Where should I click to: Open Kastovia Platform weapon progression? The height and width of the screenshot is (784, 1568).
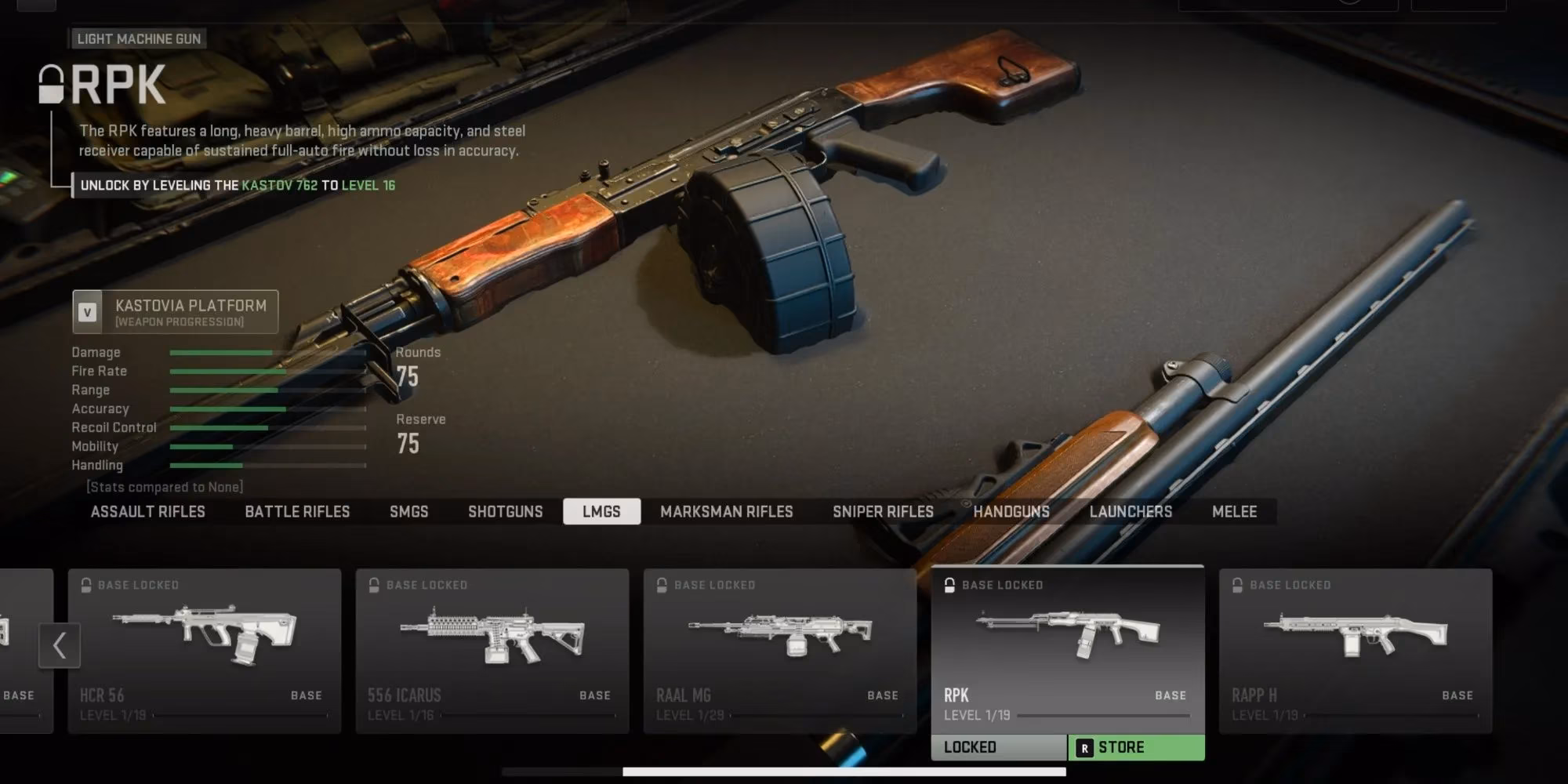click(175, 312)
